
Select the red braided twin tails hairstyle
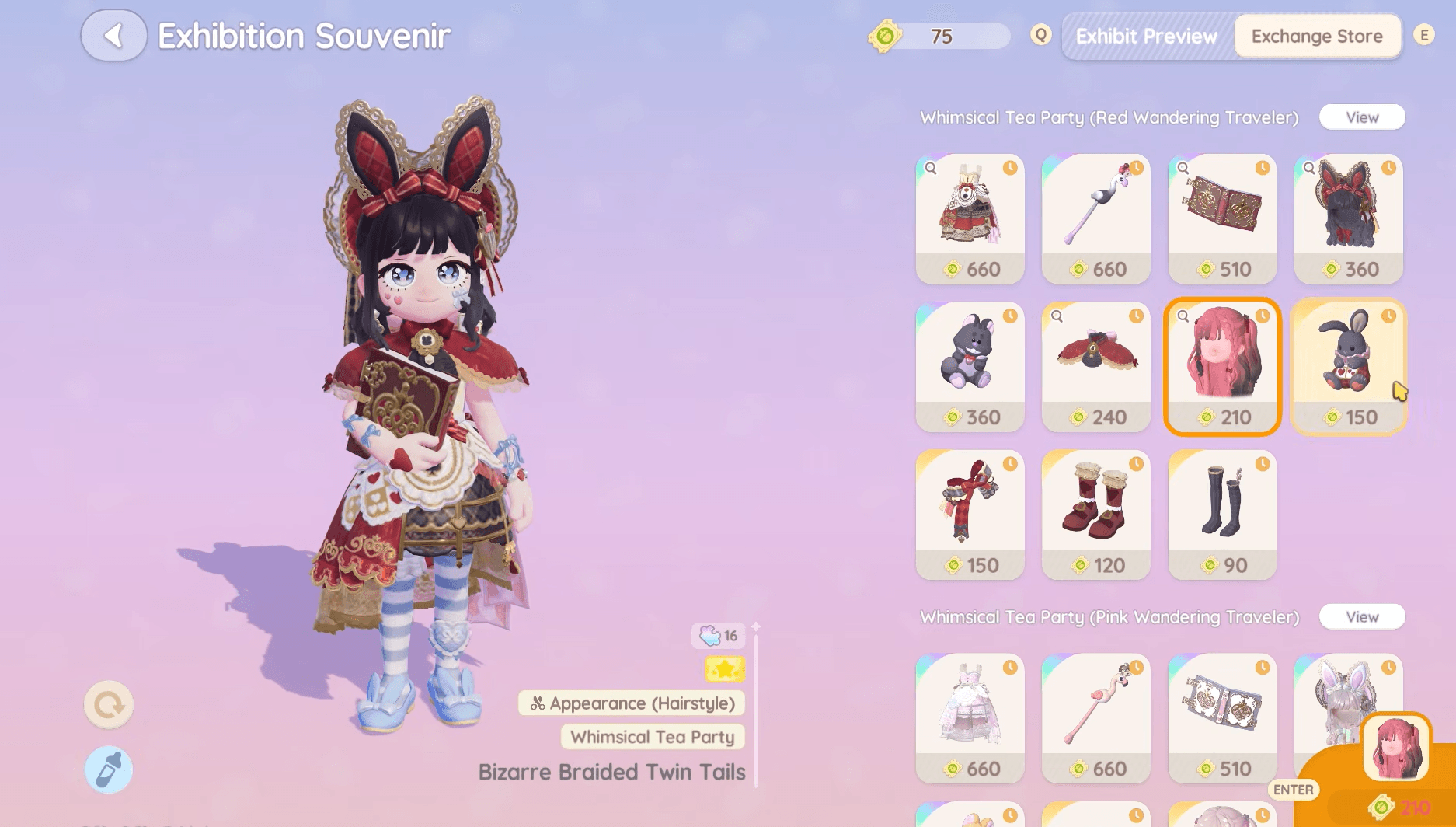[1222, 366]
